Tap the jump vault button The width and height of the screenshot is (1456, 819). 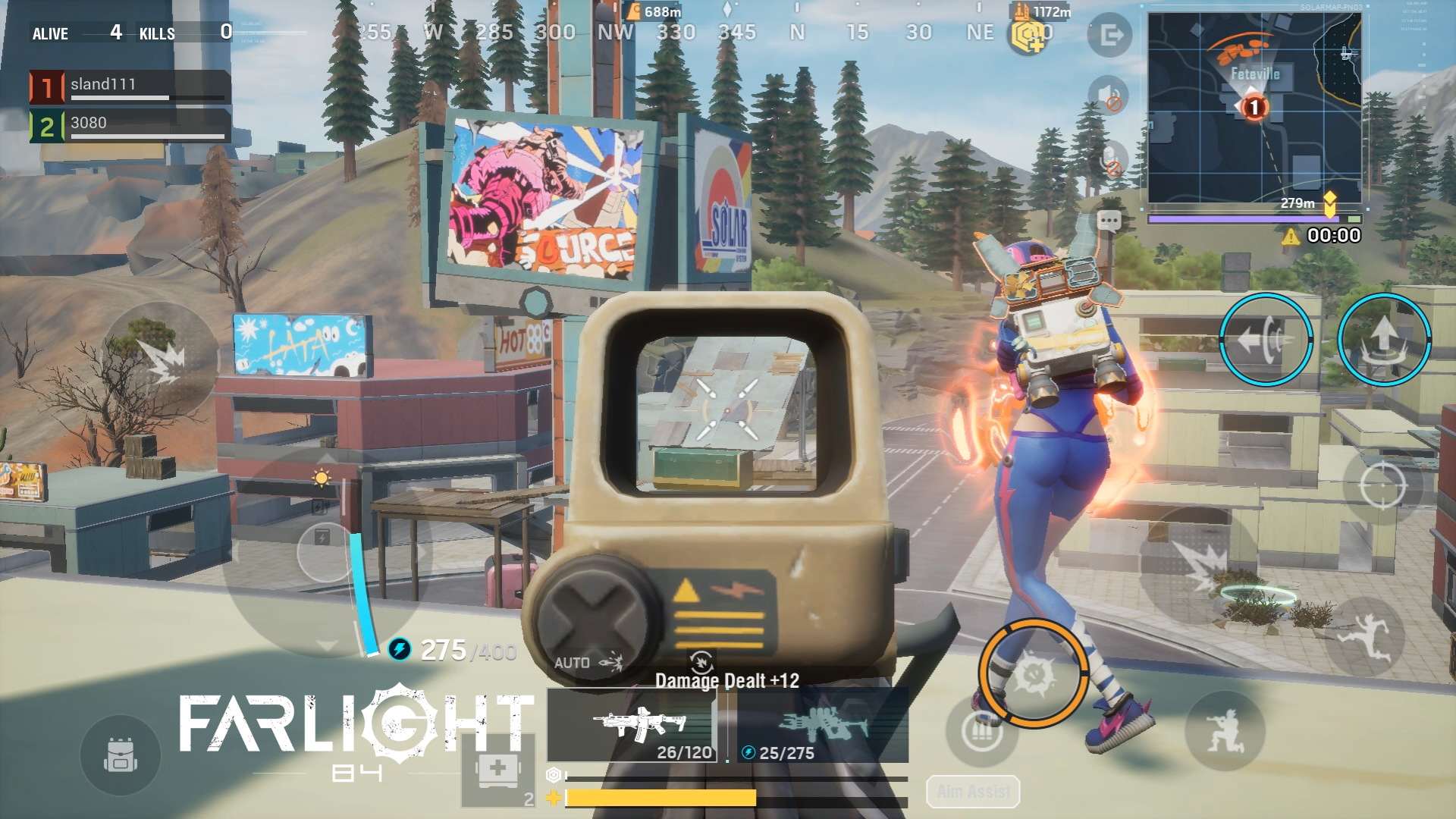pos(1364,637)
